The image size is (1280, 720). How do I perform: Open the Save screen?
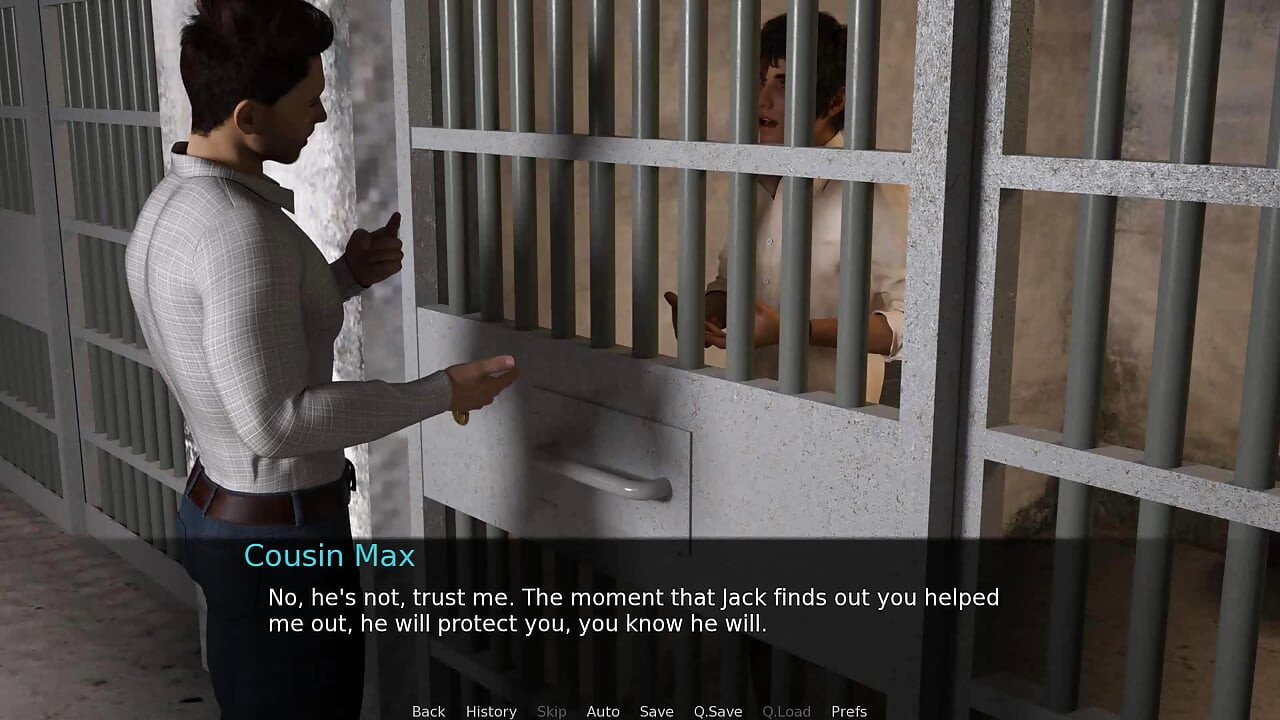tap(656, 711)
